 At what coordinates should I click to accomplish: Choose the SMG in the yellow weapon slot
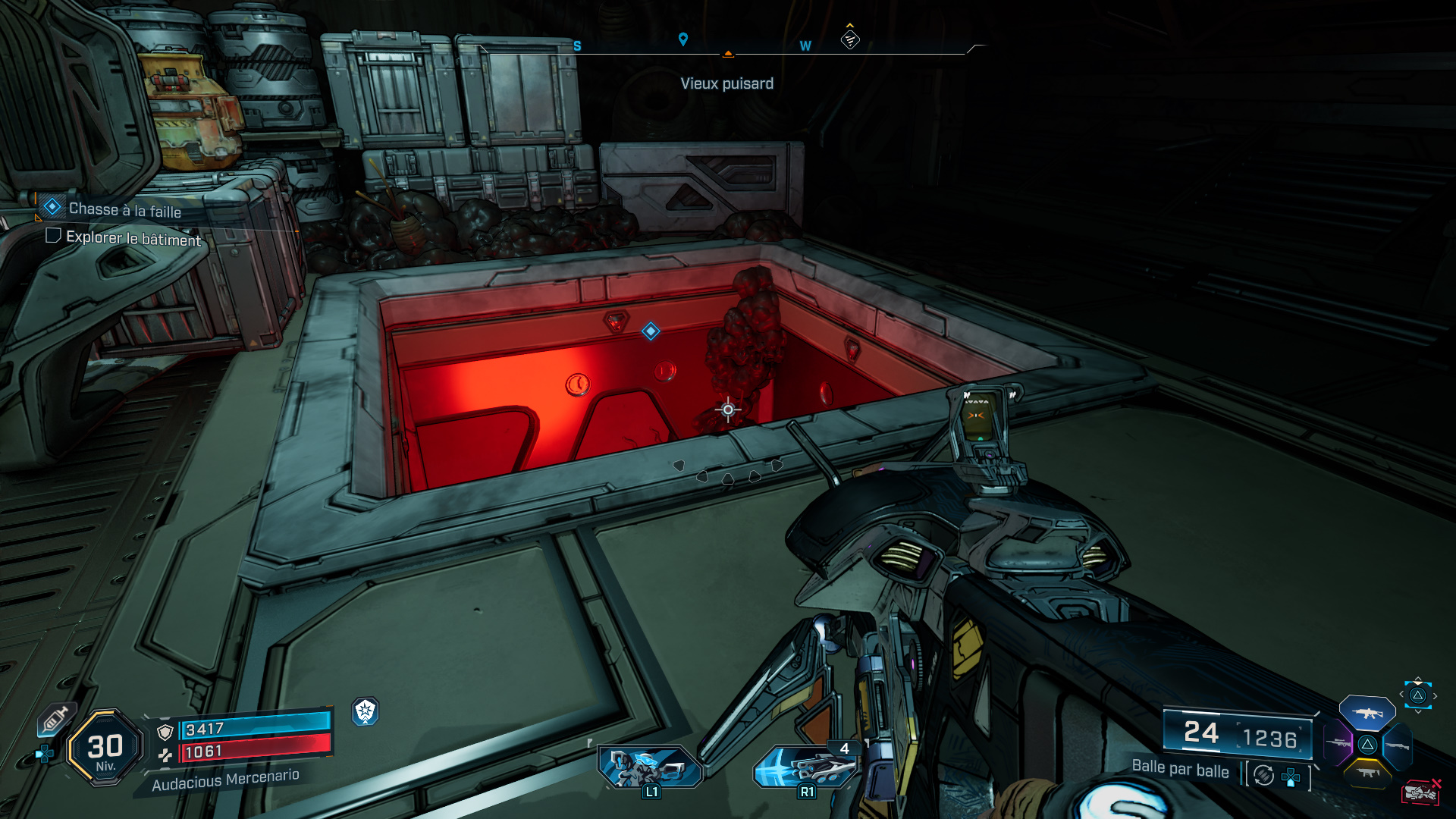(x=1367, y=773)
